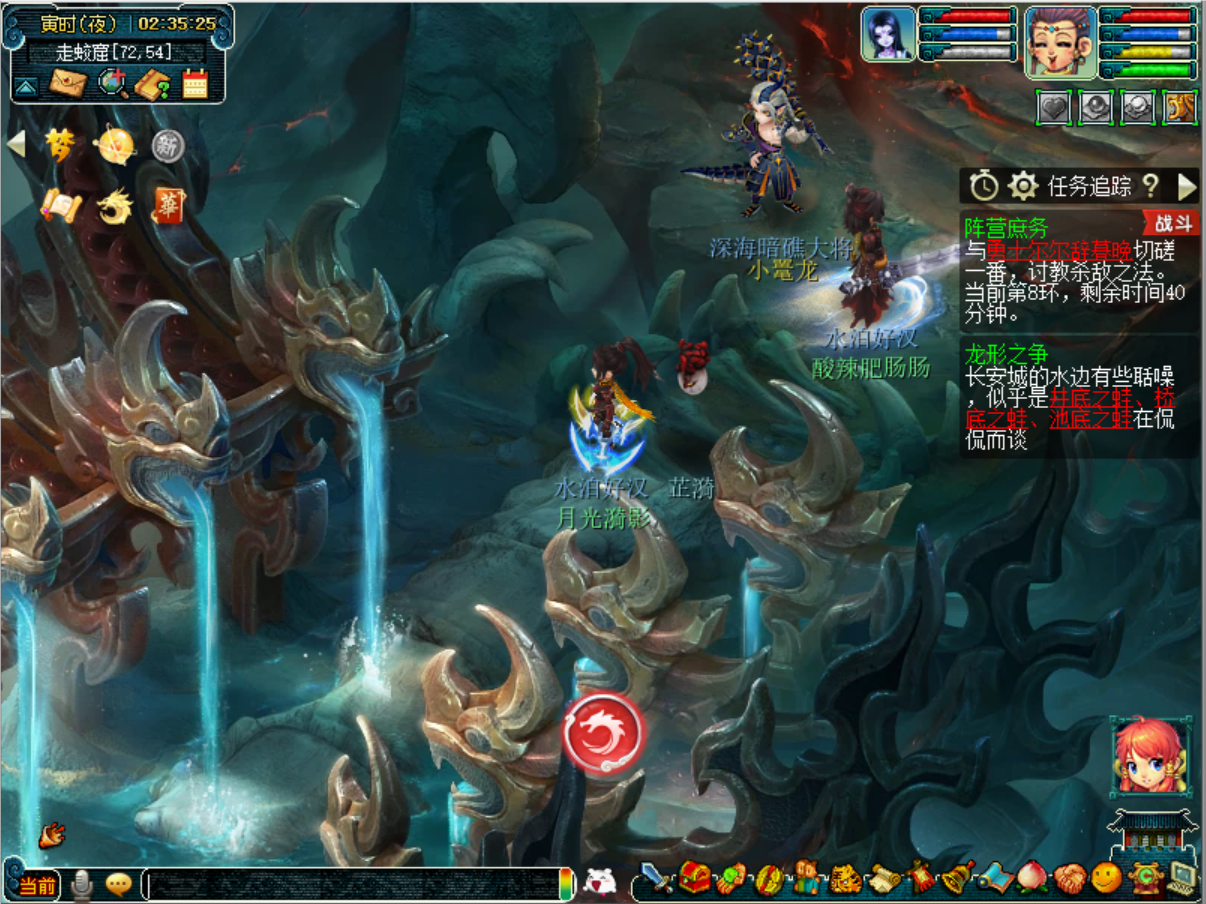
Task: Open the red calendar icon
Action: click(x=195, y=84)
